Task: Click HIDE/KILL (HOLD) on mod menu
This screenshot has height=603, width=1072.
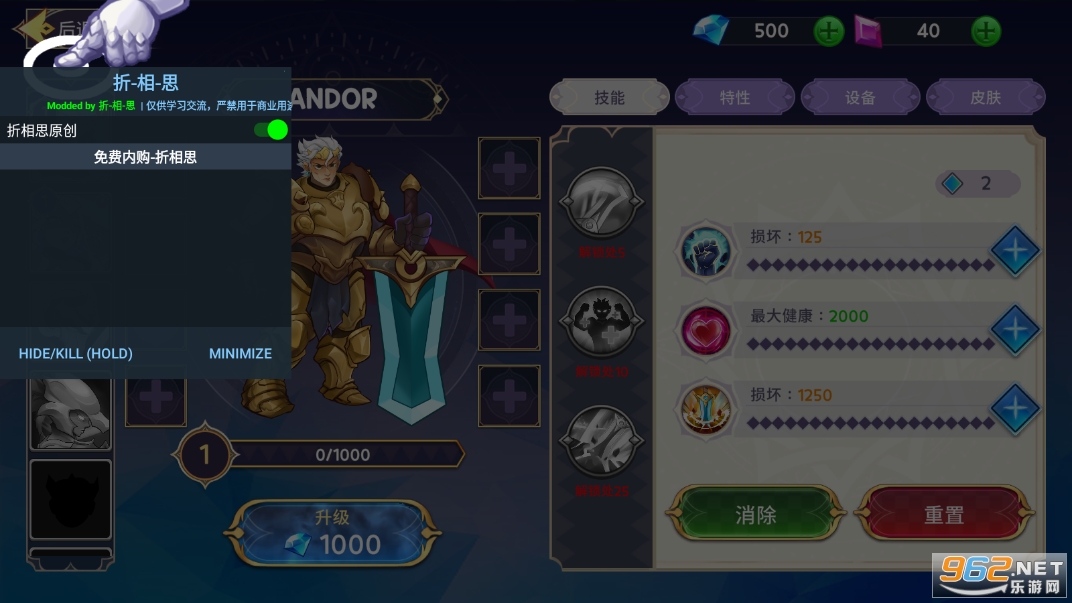Action: coord(76,353)
